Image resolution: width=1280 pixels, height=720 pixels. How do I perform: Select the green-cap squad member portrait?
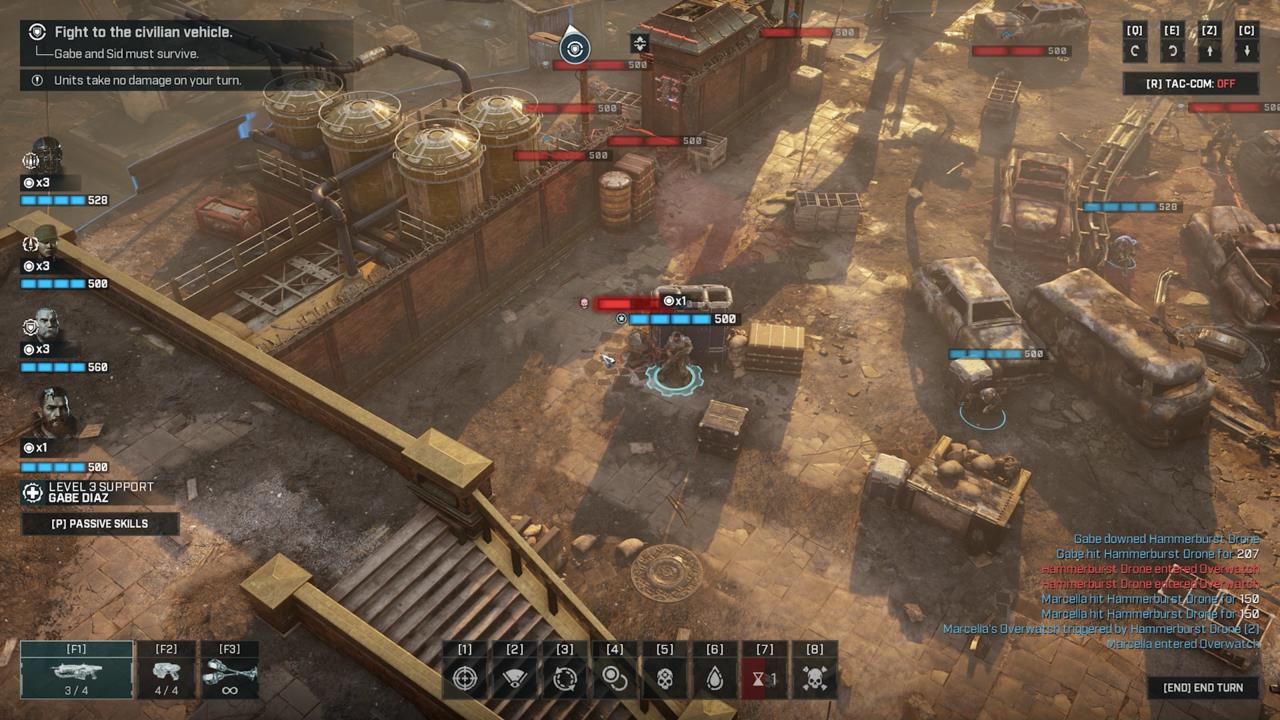pyautogui.click(x=46, y=242)
